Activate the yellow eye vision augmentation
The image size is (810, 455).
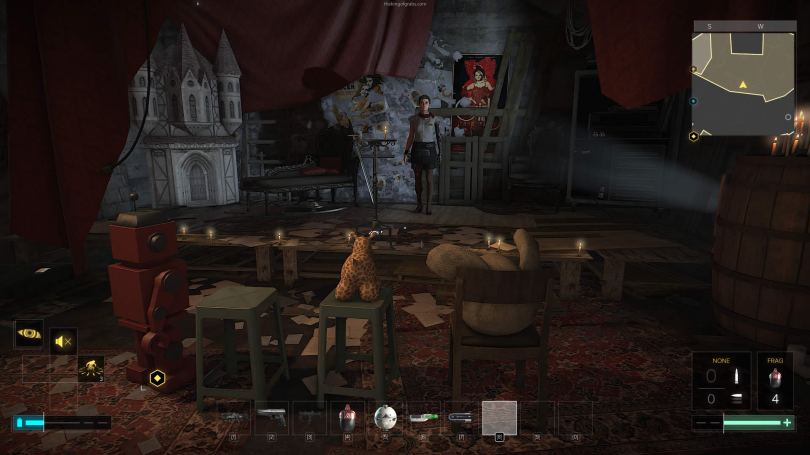click(28, 334)
